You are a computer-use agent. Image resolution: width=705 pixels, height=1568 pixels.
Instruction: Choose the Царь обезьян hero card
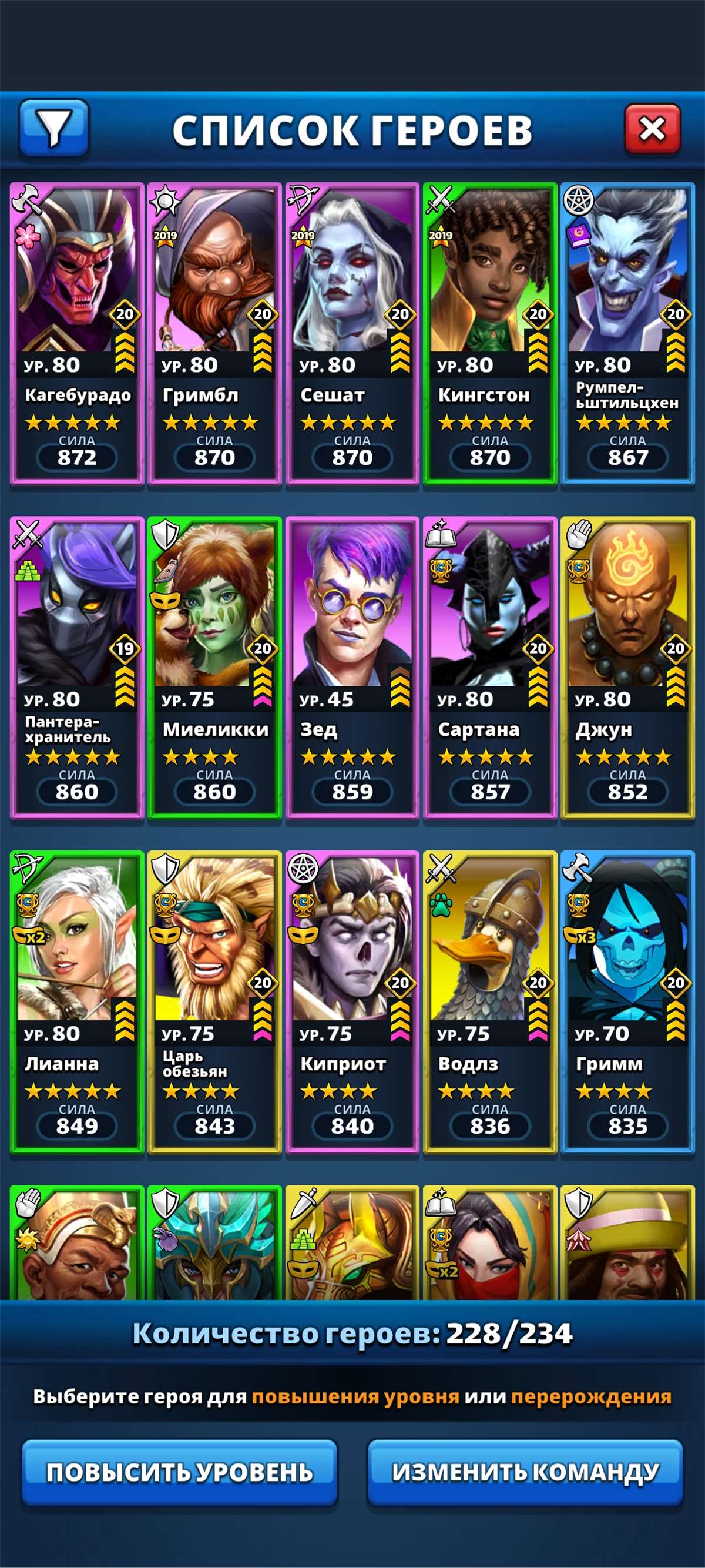tap(214, 1001)
